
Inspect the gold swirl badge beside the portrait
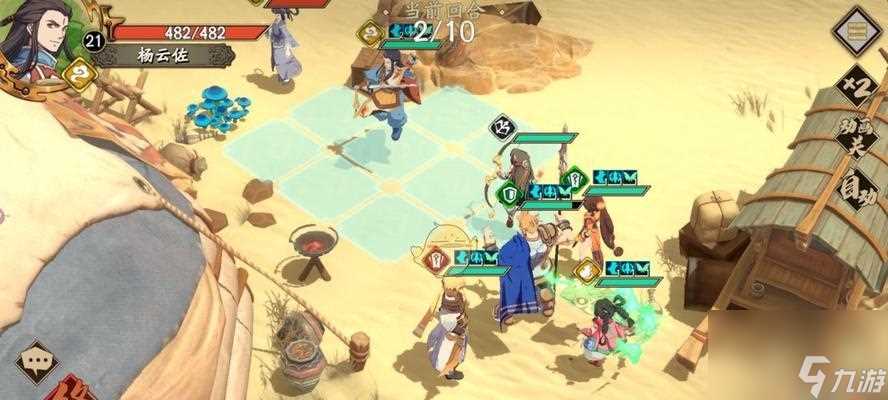(x=79, y=73)
